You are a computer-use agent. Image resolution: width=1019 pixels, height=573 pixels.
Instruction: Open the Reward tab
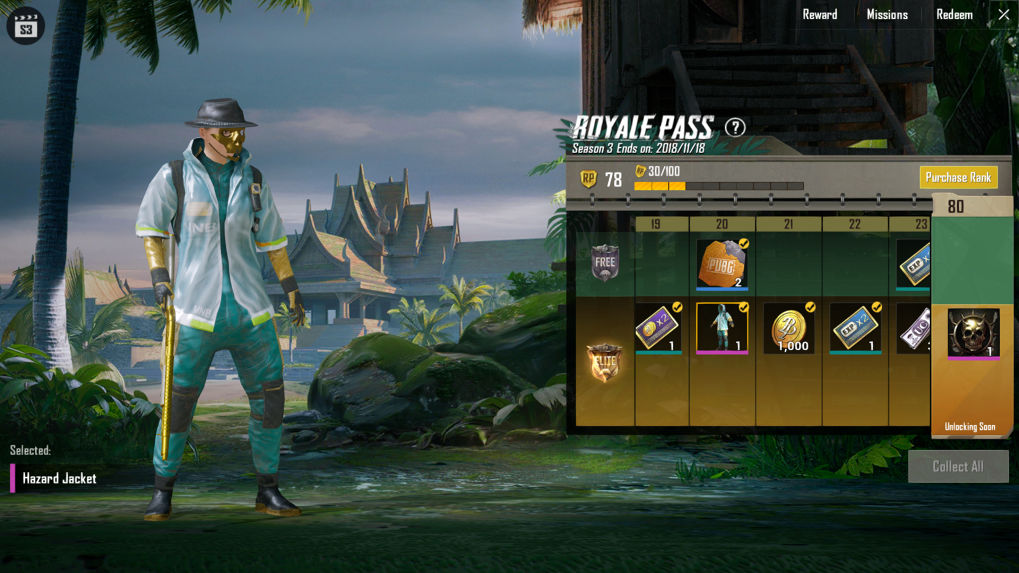click(819, 15)
